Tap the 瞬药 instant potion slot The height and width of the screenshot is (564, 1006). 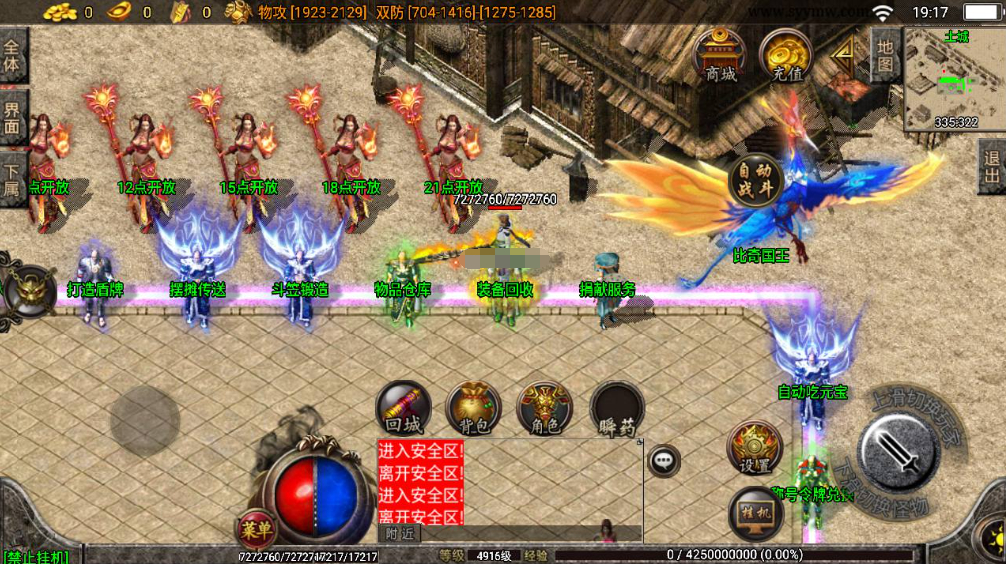coord(616,410)
